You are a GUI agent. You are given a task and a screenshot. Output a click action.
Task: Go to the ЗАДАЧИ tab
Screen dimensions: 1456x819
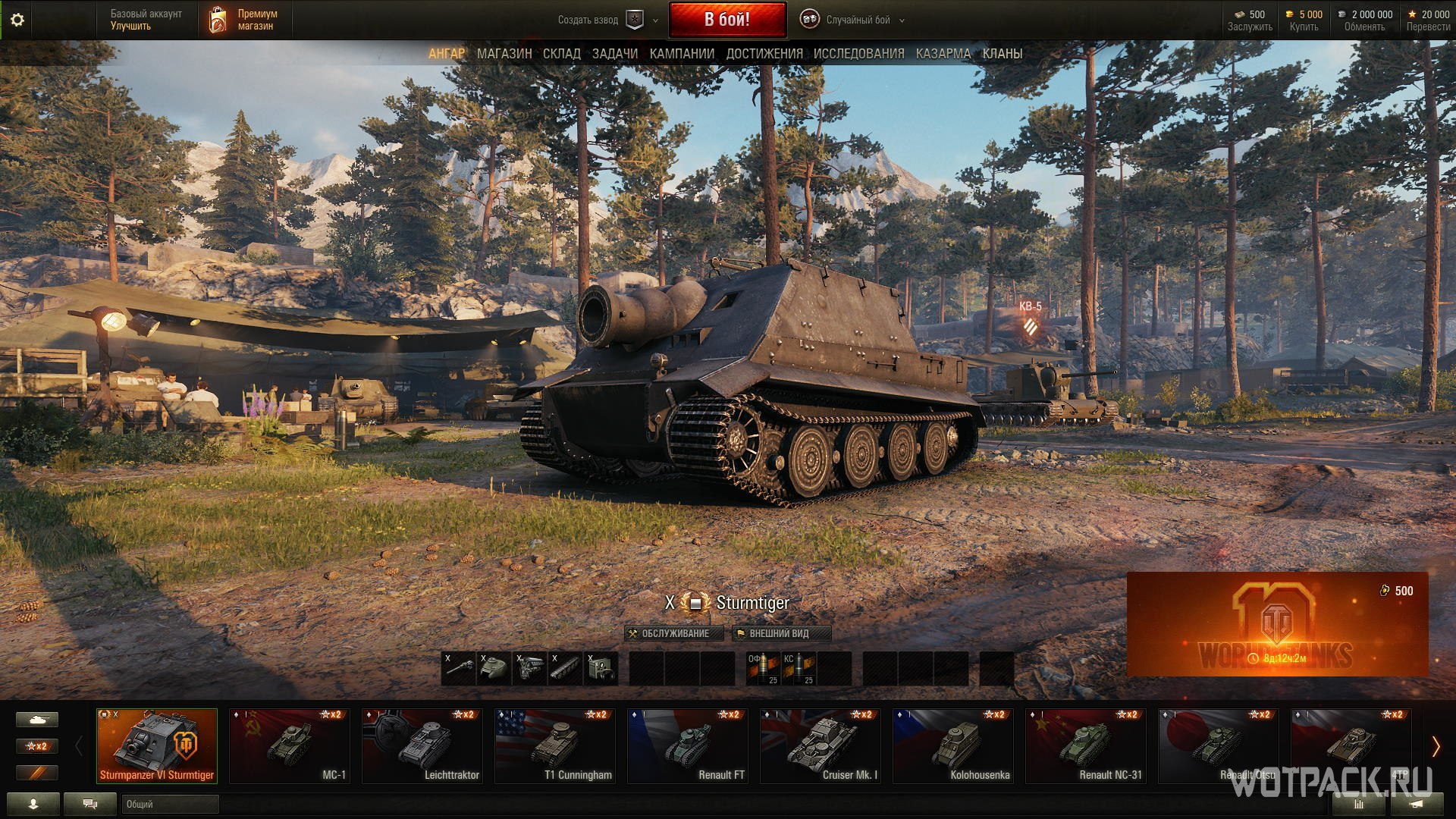tap(615, 54)
